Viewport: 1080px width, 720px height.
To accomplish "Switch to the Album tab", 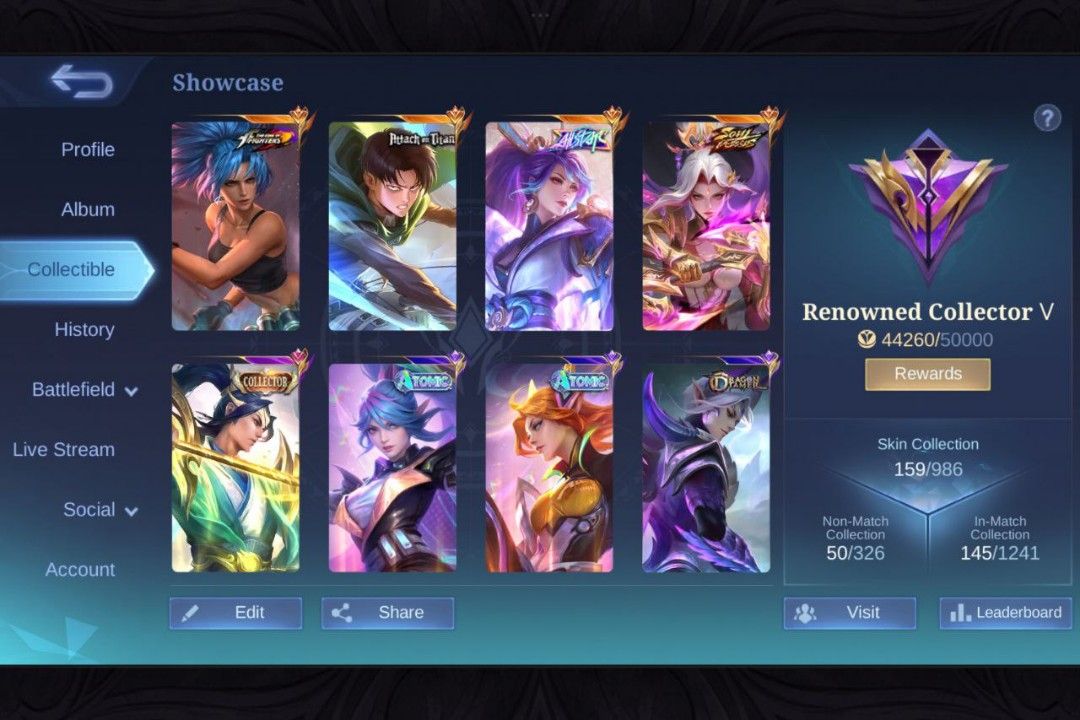I will click(88, 209).
